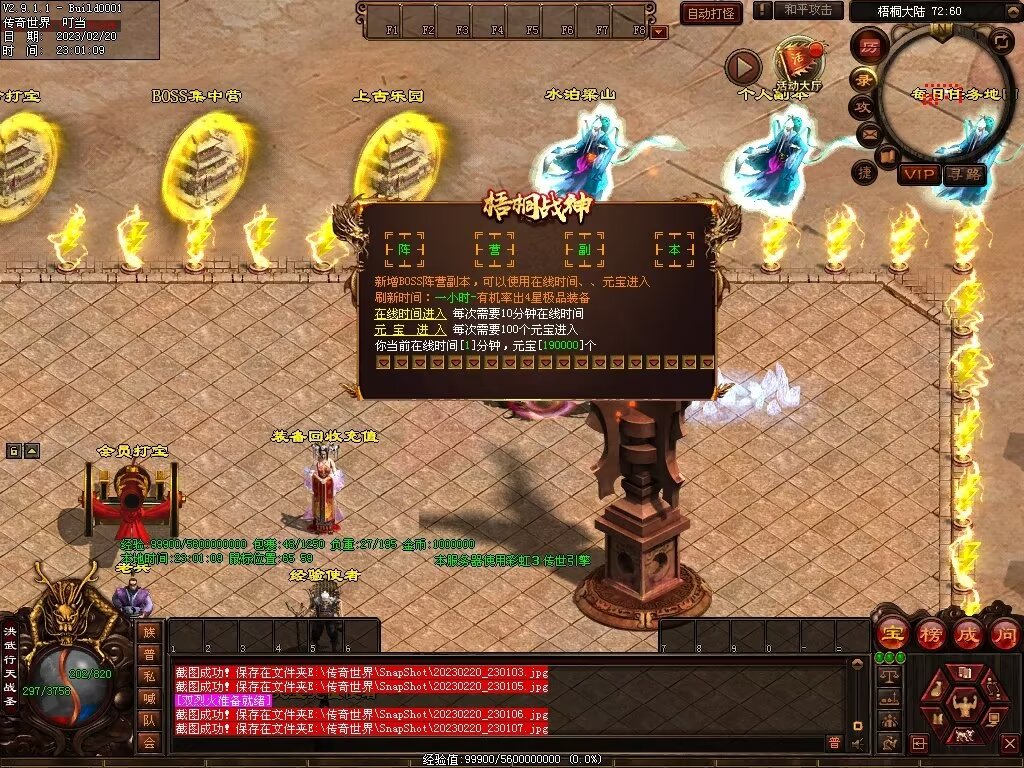This screenshot has height=768, width=1024.
Task: Open the 榜 ranking button
Action: 930,634
